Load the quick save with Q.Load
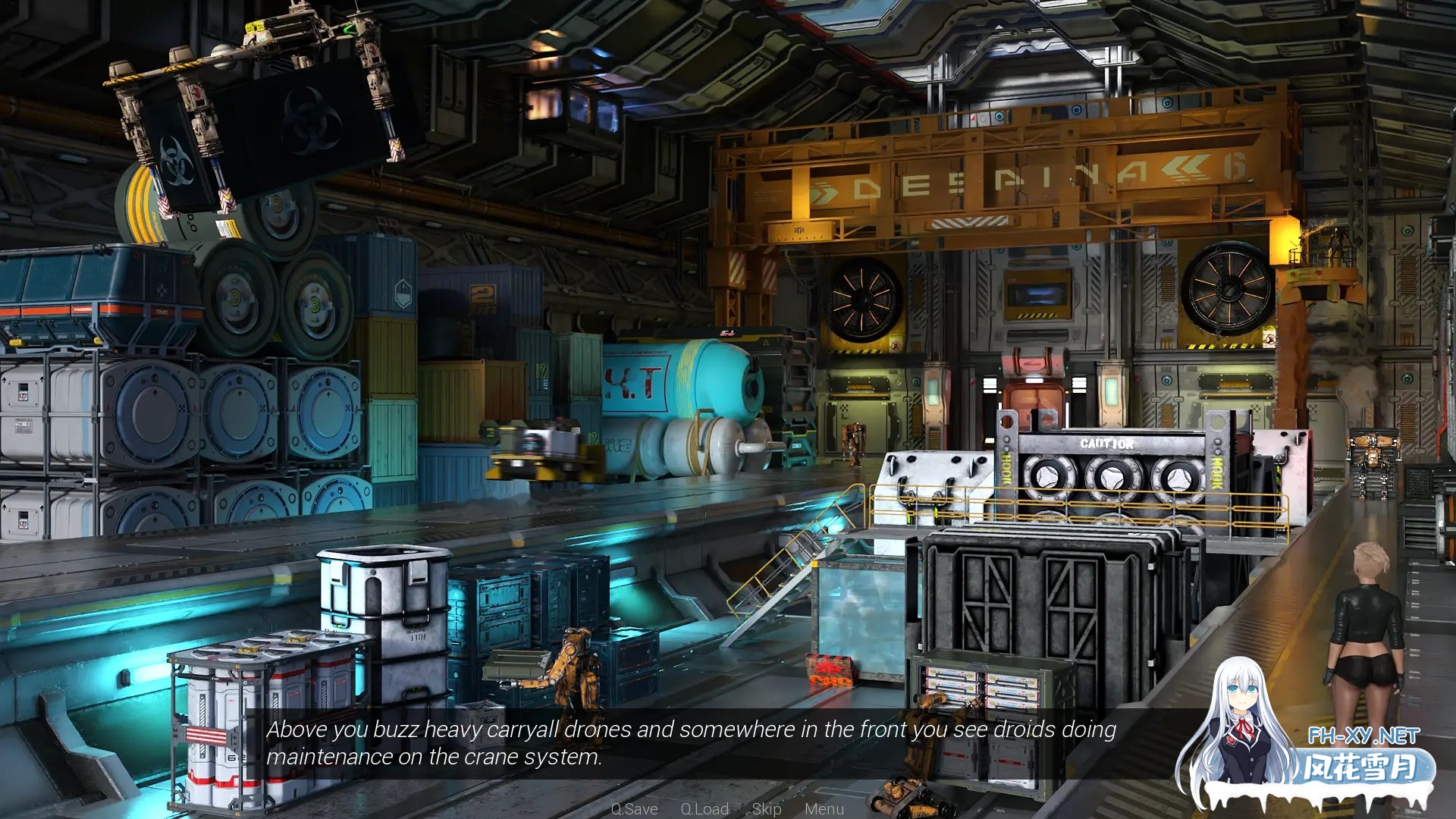The height and width of the screenshot is (819, 1456). click(x=704, y=808)
